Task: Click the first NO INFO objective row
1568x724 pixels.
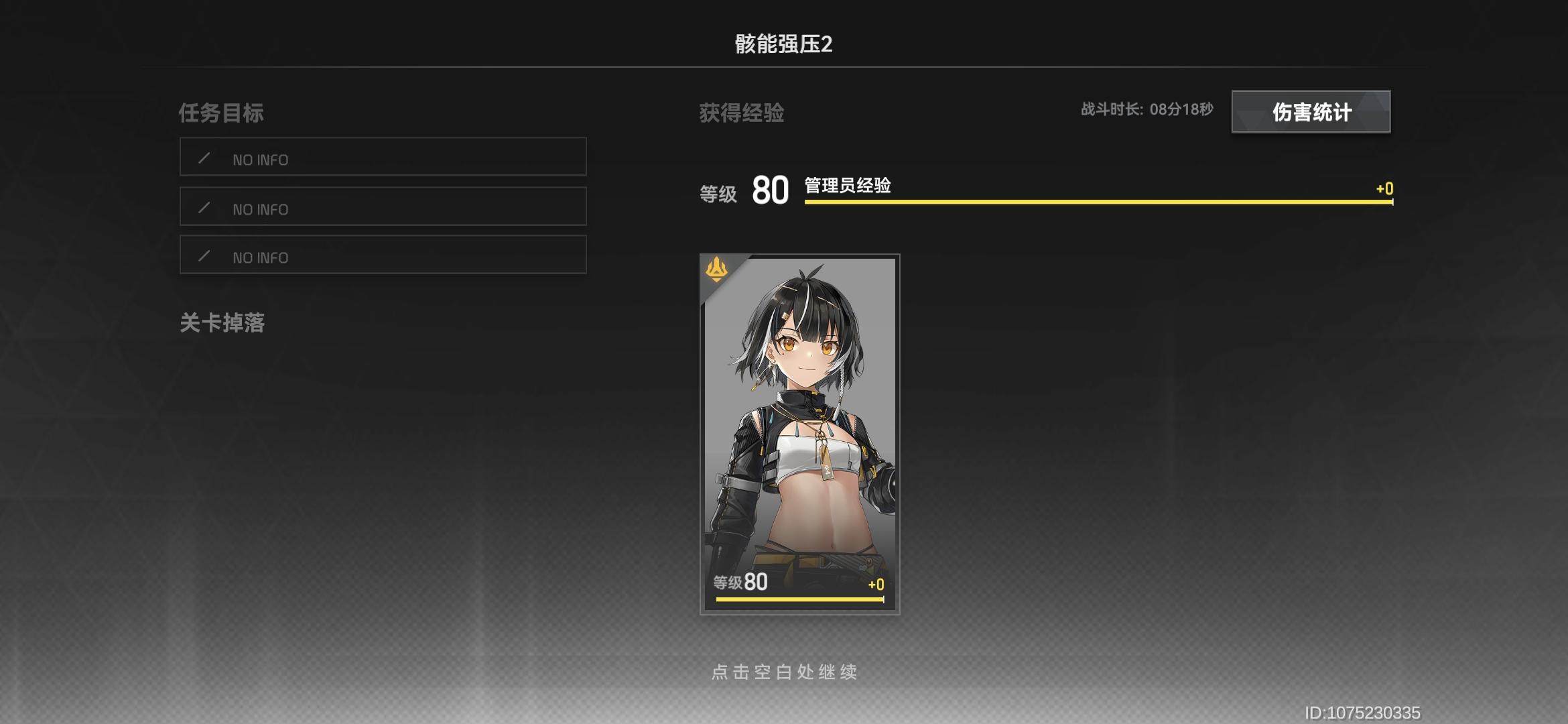Action: click(382, 158)
